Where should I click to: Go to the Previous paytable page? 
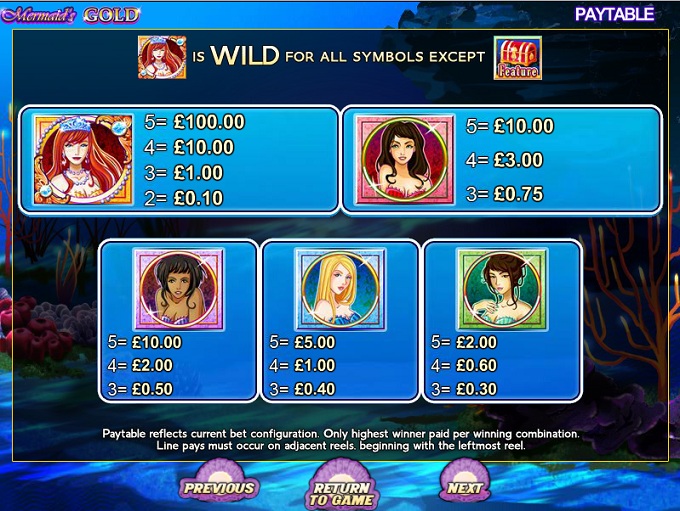click(218, 486)
